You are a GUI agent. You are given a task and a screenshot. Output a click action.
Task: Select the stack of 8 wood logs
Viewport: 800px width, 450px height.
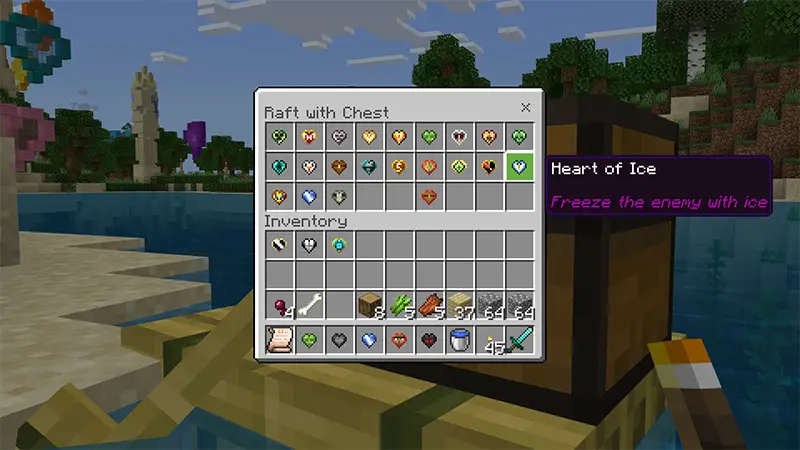369,305
